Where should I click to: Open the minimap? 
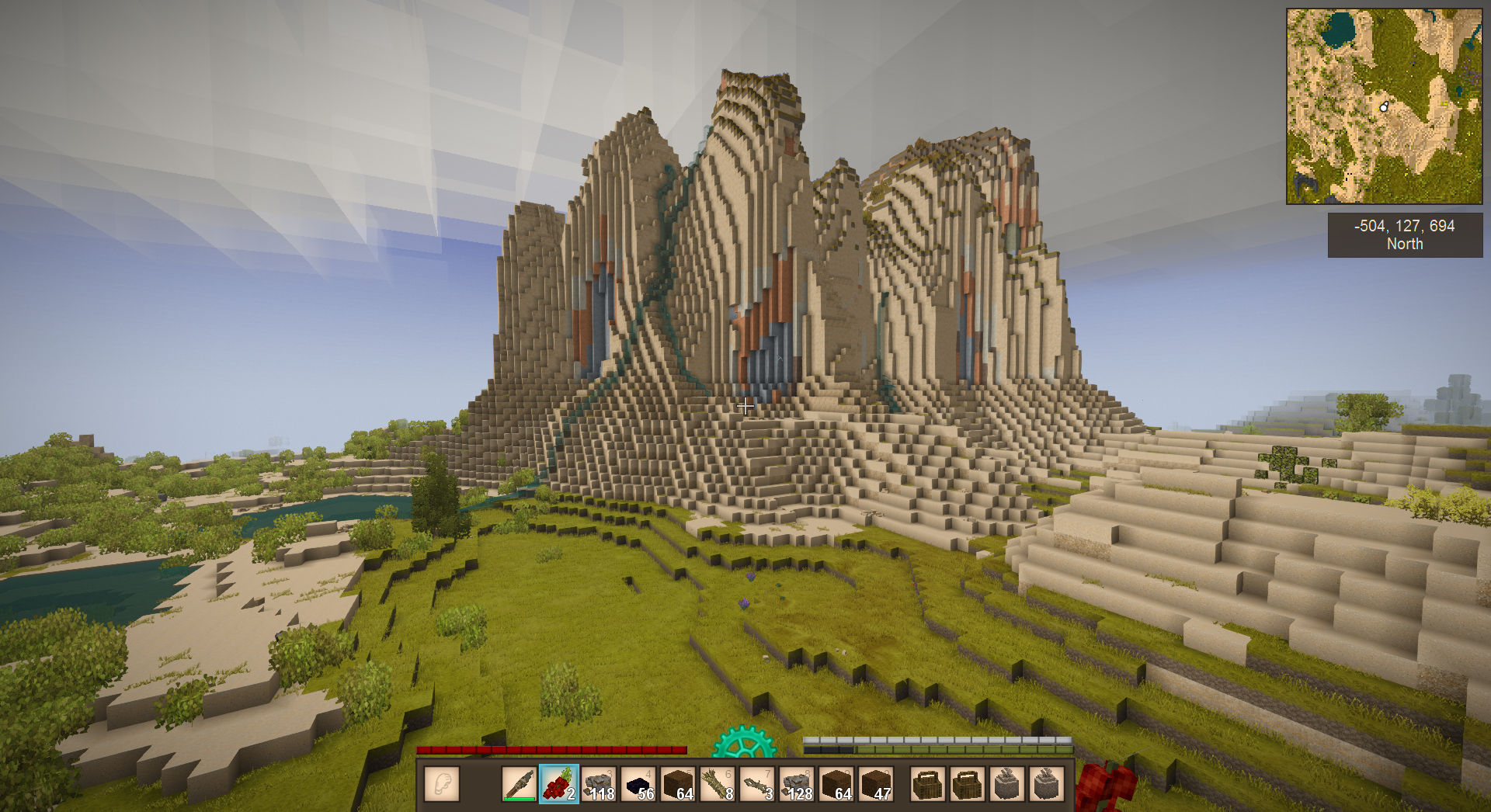[1384, 106]
